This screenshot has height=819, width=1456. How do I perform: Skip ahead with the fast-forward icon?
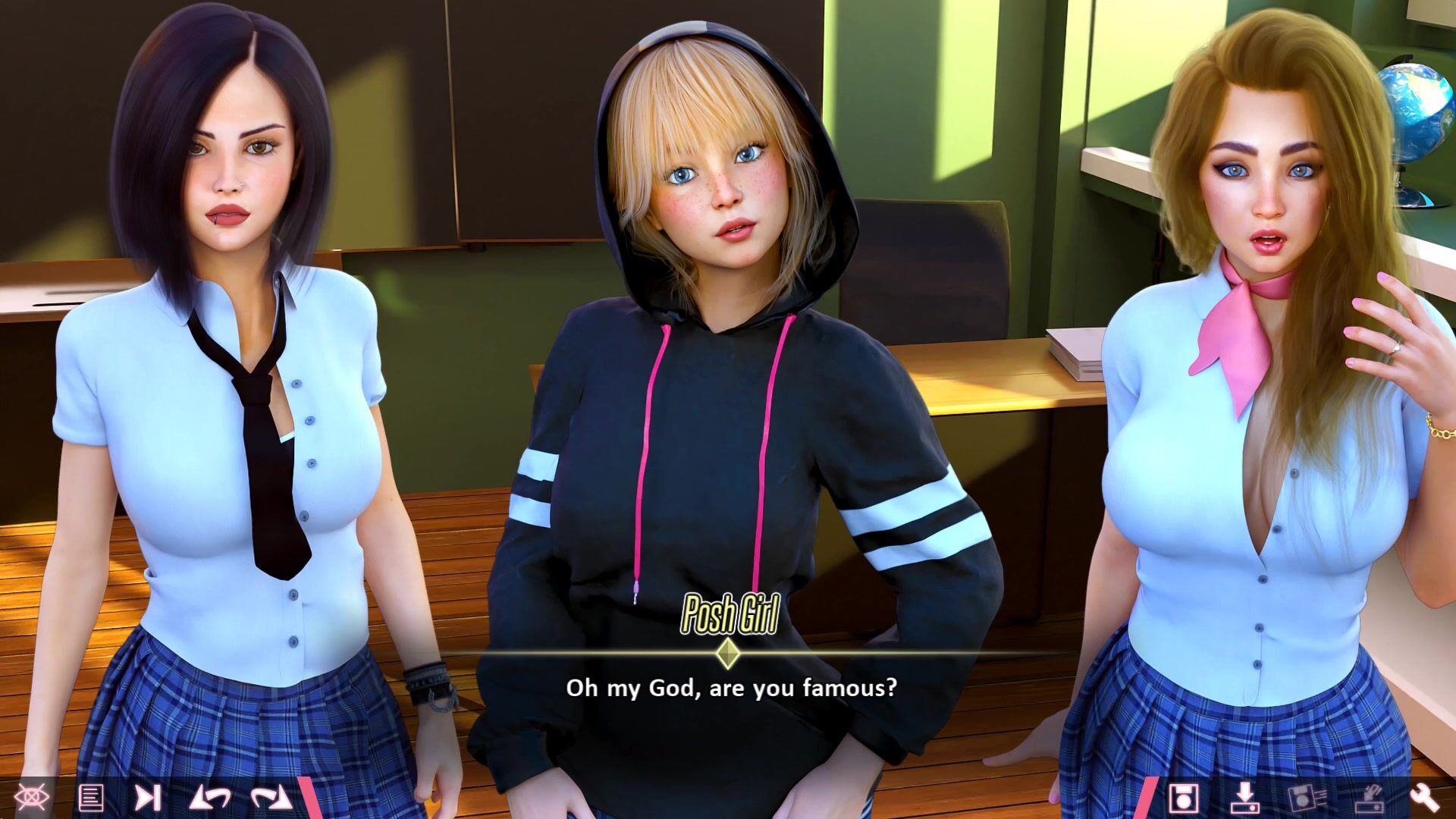pos(148,797)
